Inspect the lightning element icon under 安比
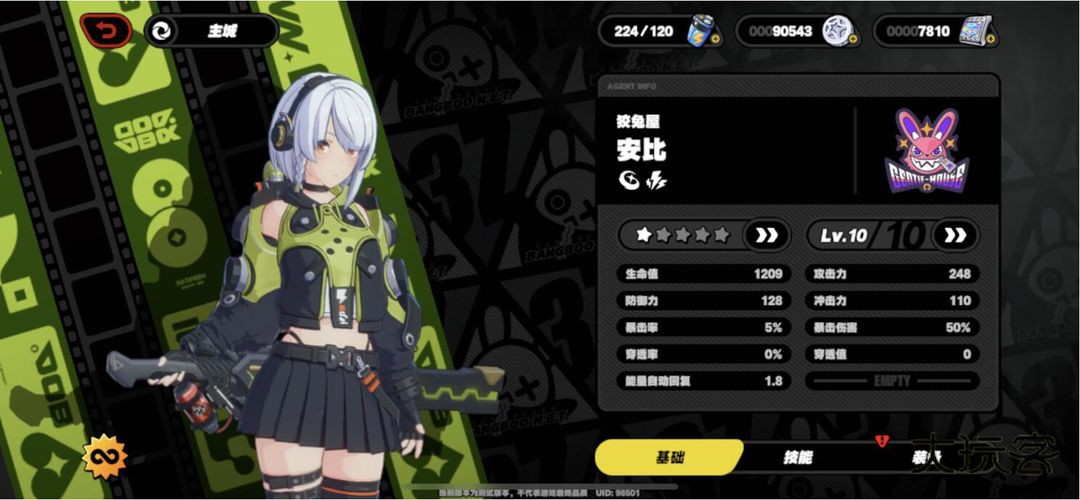This screenshot has width=1080, height=500. click(657, 181)
